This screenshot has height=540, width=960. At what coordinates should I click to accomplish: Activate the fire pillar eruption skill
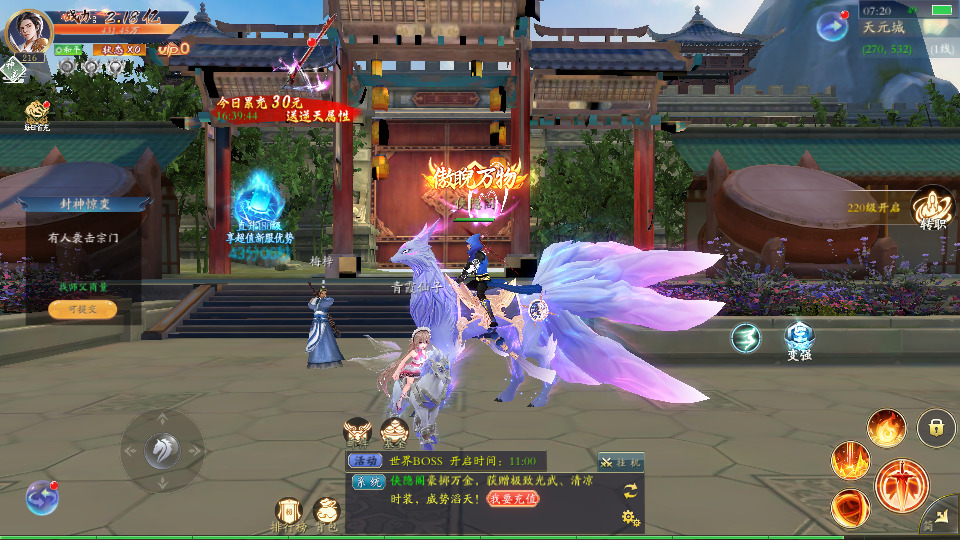tap(850, 459)
